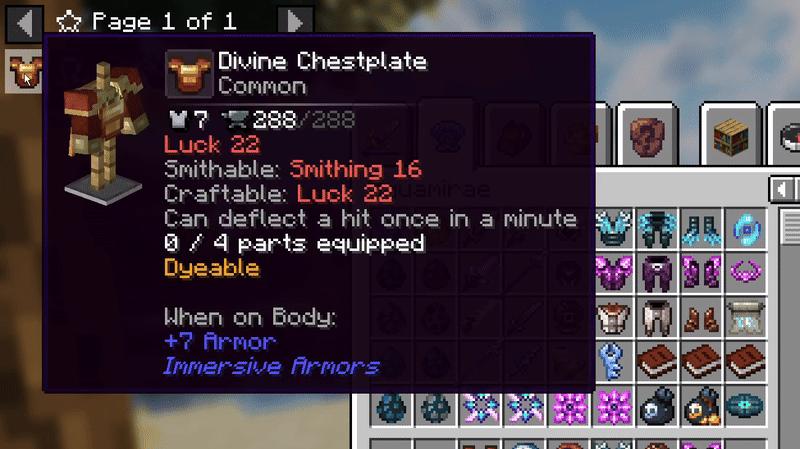Pick the light-blue winged chestplate
The height and width of the screenshot is (449, 800).
pos(611,226)
